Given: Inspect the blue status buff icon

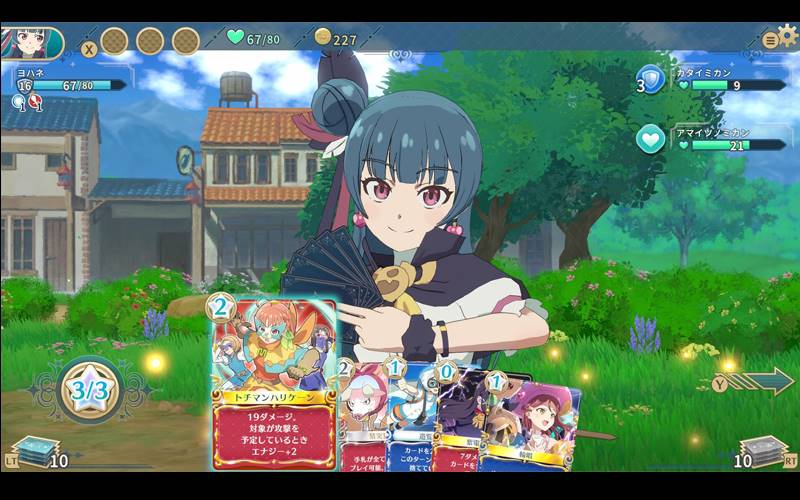Looking at the screenshot, I should pos(19,102).
